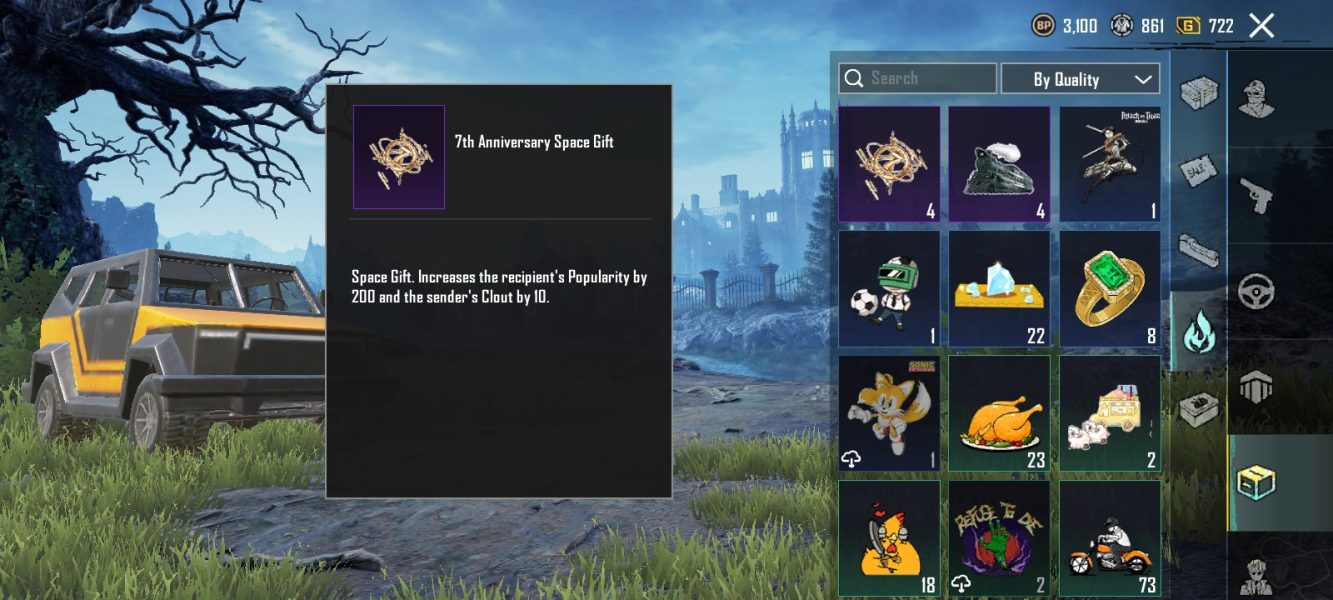Choose the orange motorcycle rider item
Image resolution: width=1333 pixels, height=600 pixels.
[x=1110, y=538]
